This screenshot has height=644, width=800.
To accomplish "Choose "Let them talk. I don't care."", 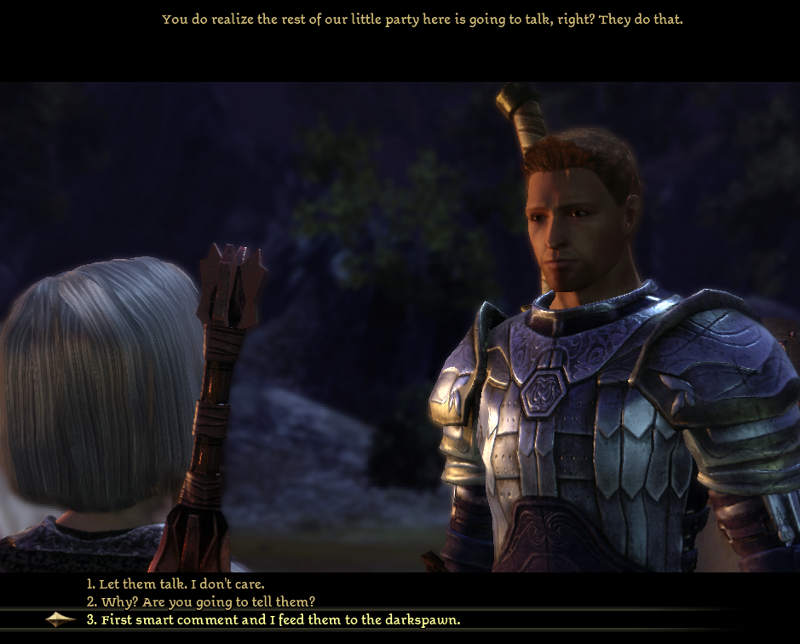I will (175, 583).
